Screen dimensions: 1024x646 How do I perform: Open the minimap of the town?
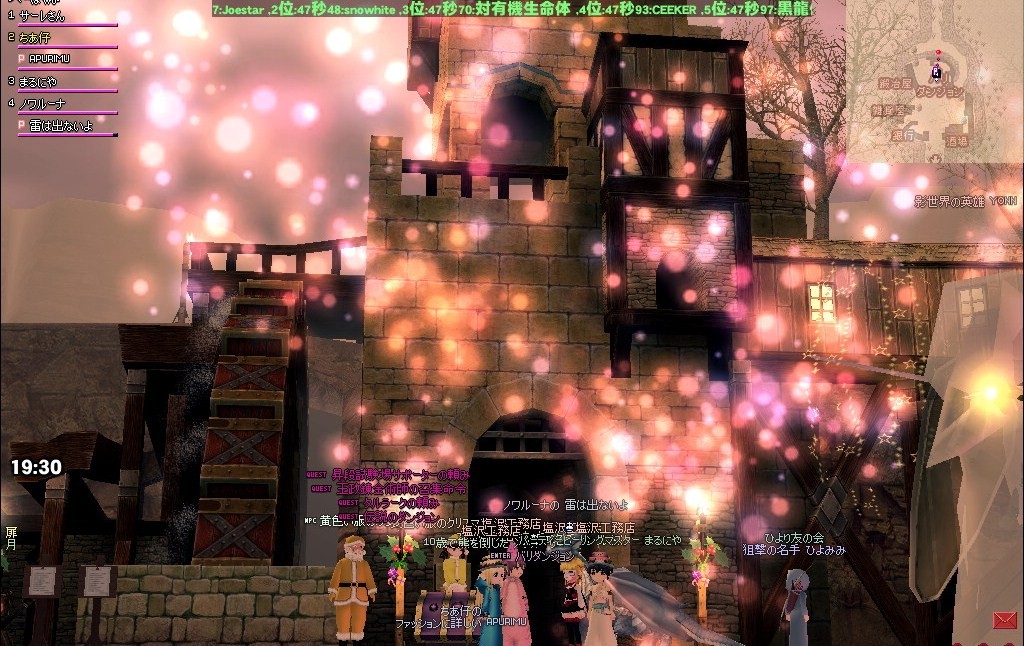click(x=934, y=80)
